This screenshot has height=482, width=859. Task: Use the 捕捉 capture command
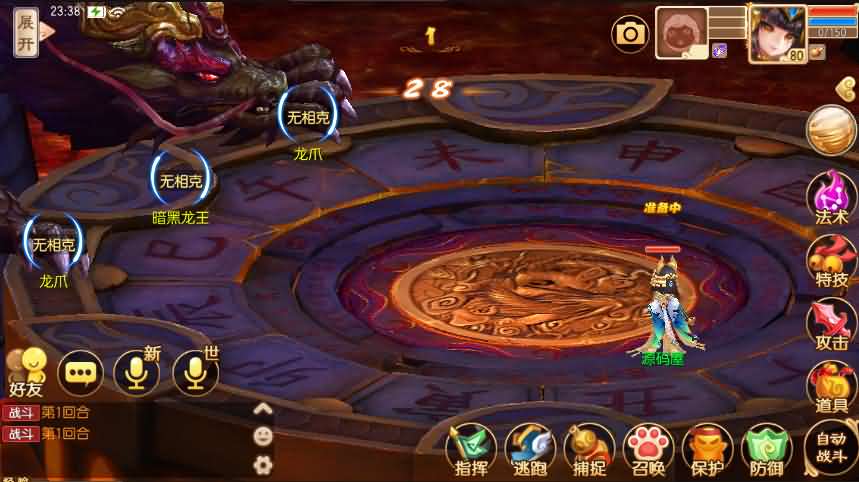(x=588, y=448)
